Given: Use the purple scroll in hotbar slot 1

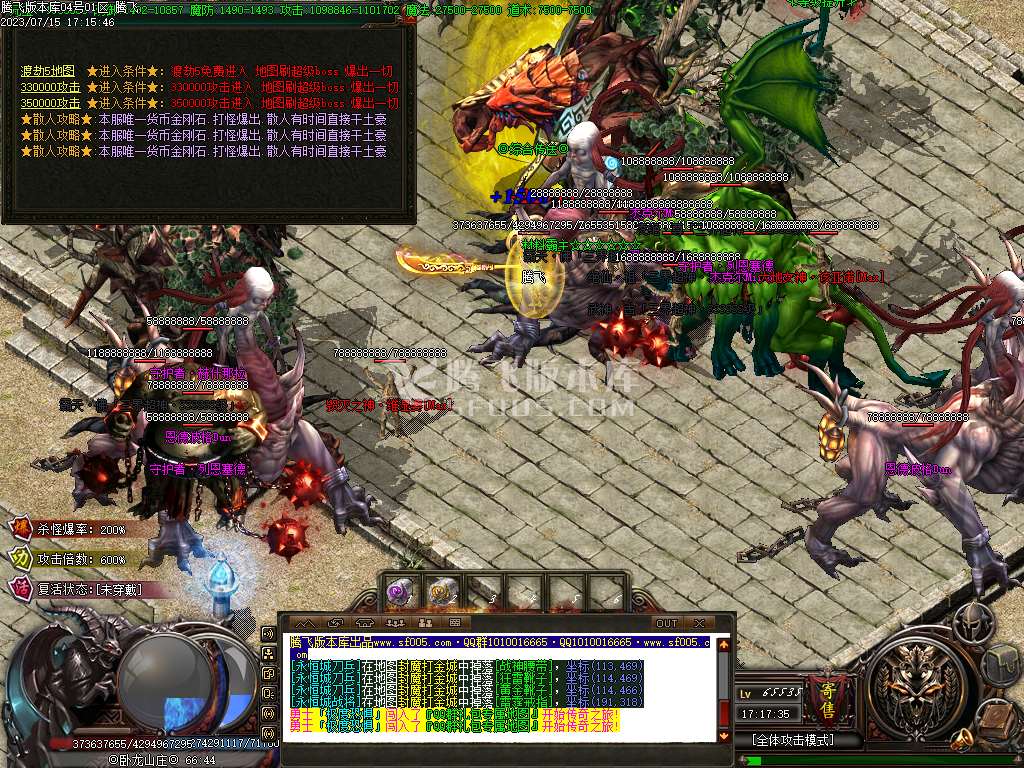Looking at the screenshot, I should 400,592.
